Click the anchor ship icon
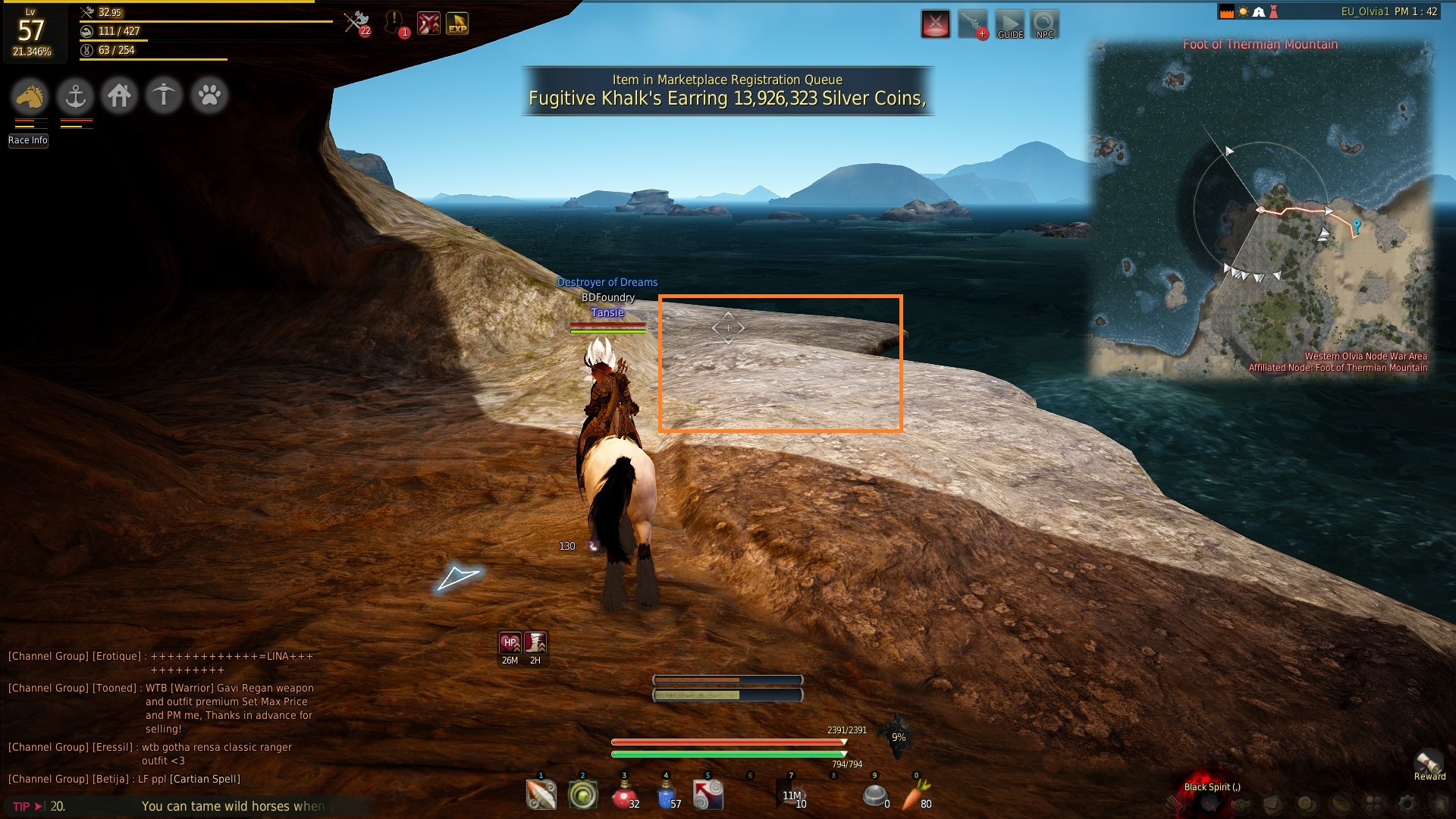The width and height of the screenshot is (1456, 819). [x=75, y=96]
